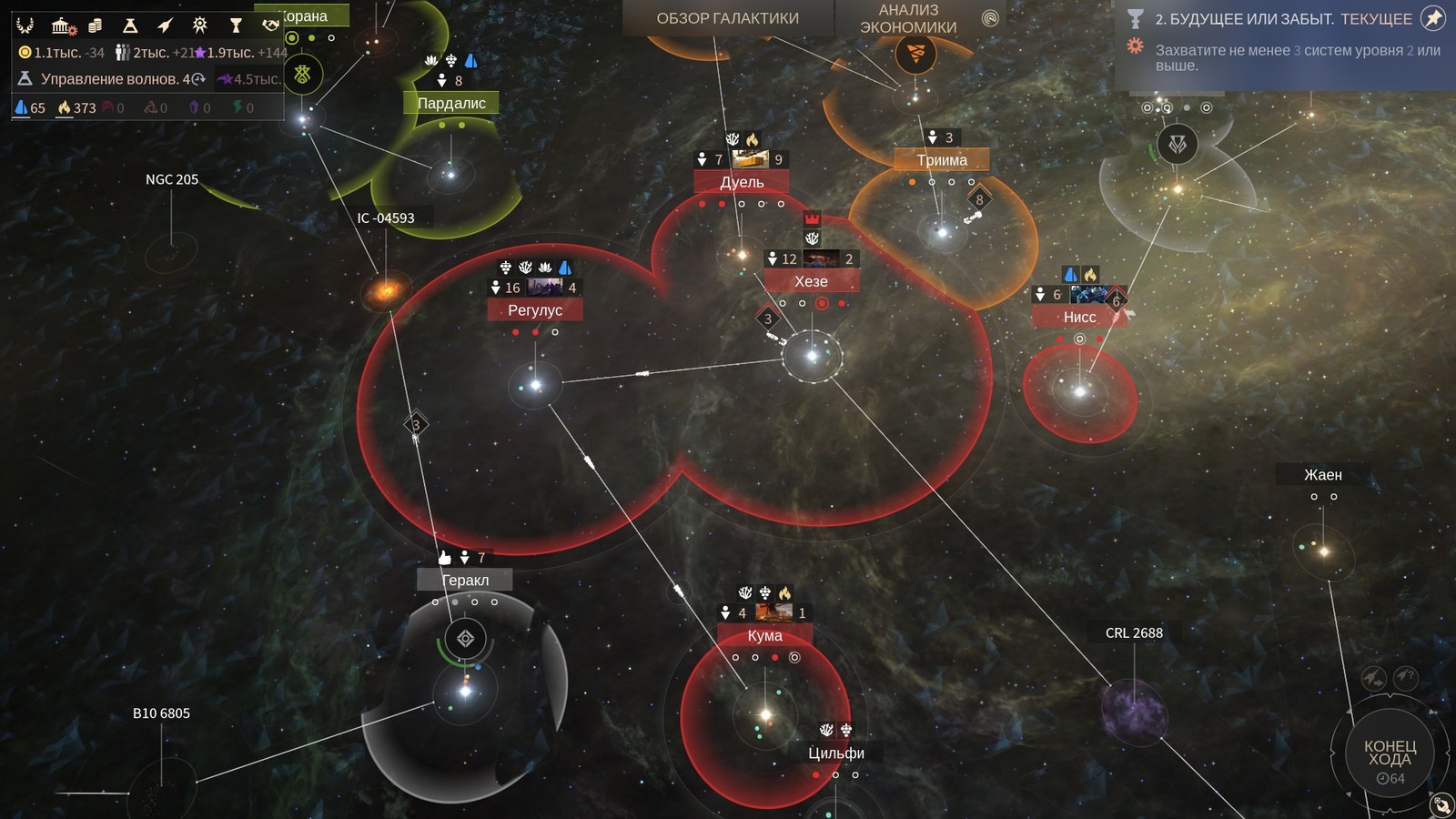
Task: Select the Кума system label
Action: (x=764, y=636)
